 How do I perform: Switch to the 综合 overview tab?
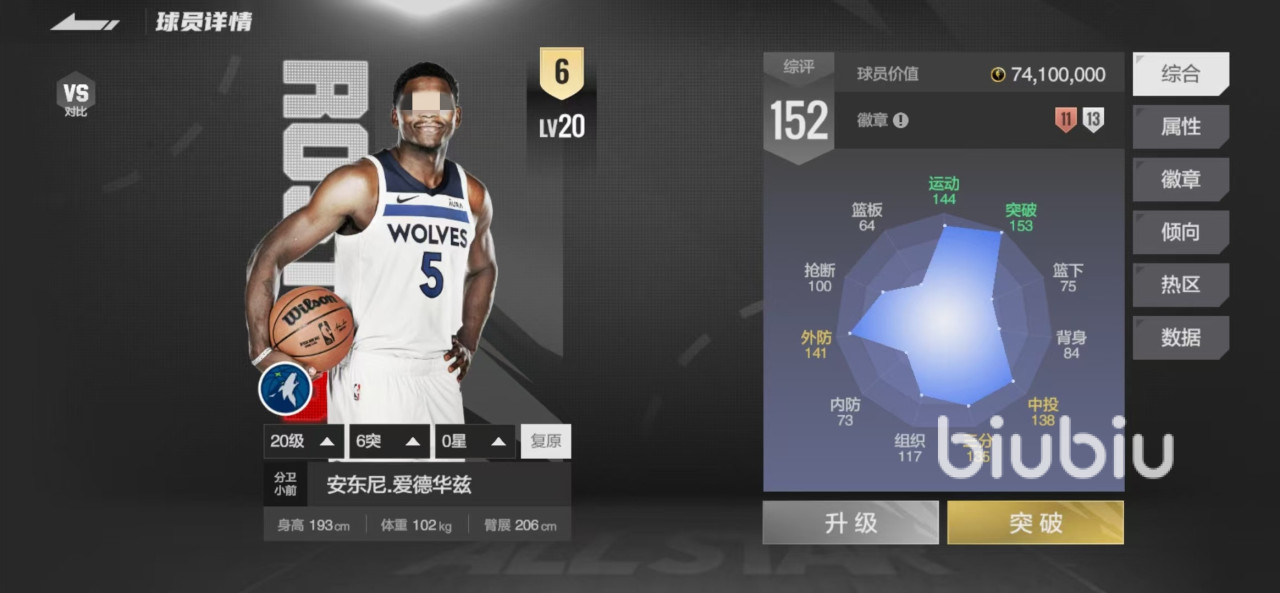pos(1180,74)
